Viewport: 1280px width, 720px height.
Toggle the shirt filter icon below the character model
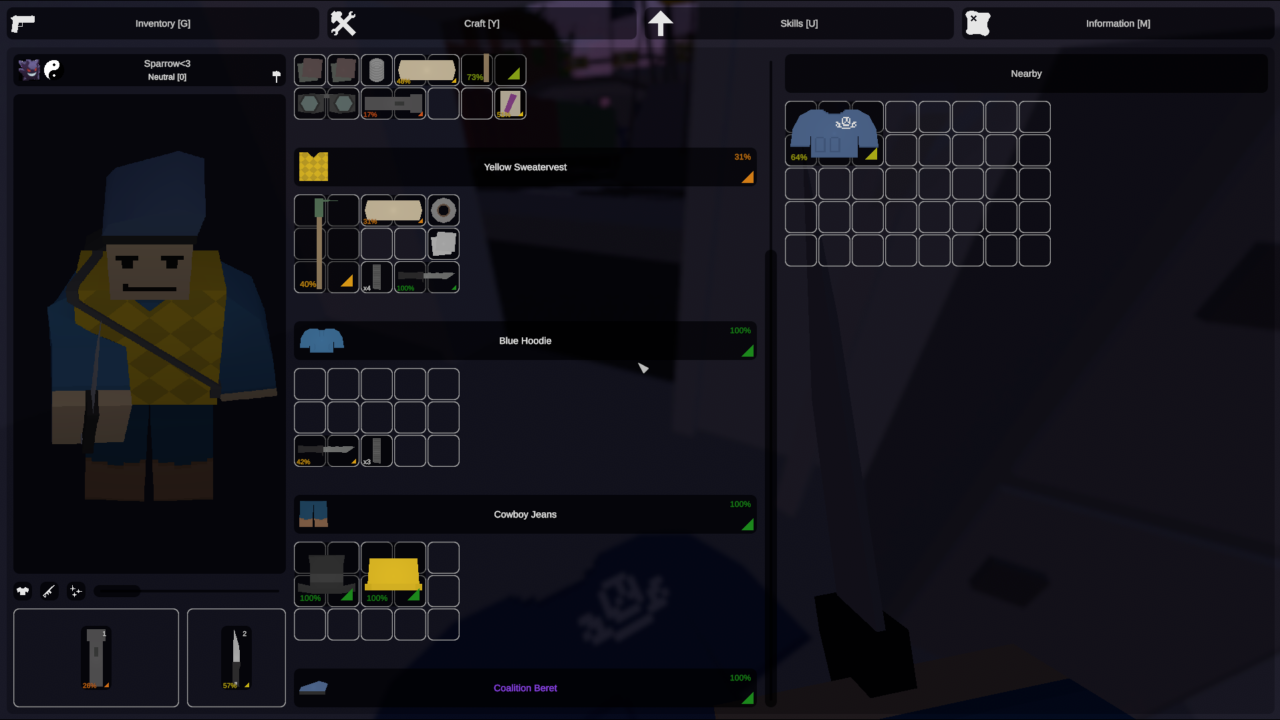click(22, 591)
